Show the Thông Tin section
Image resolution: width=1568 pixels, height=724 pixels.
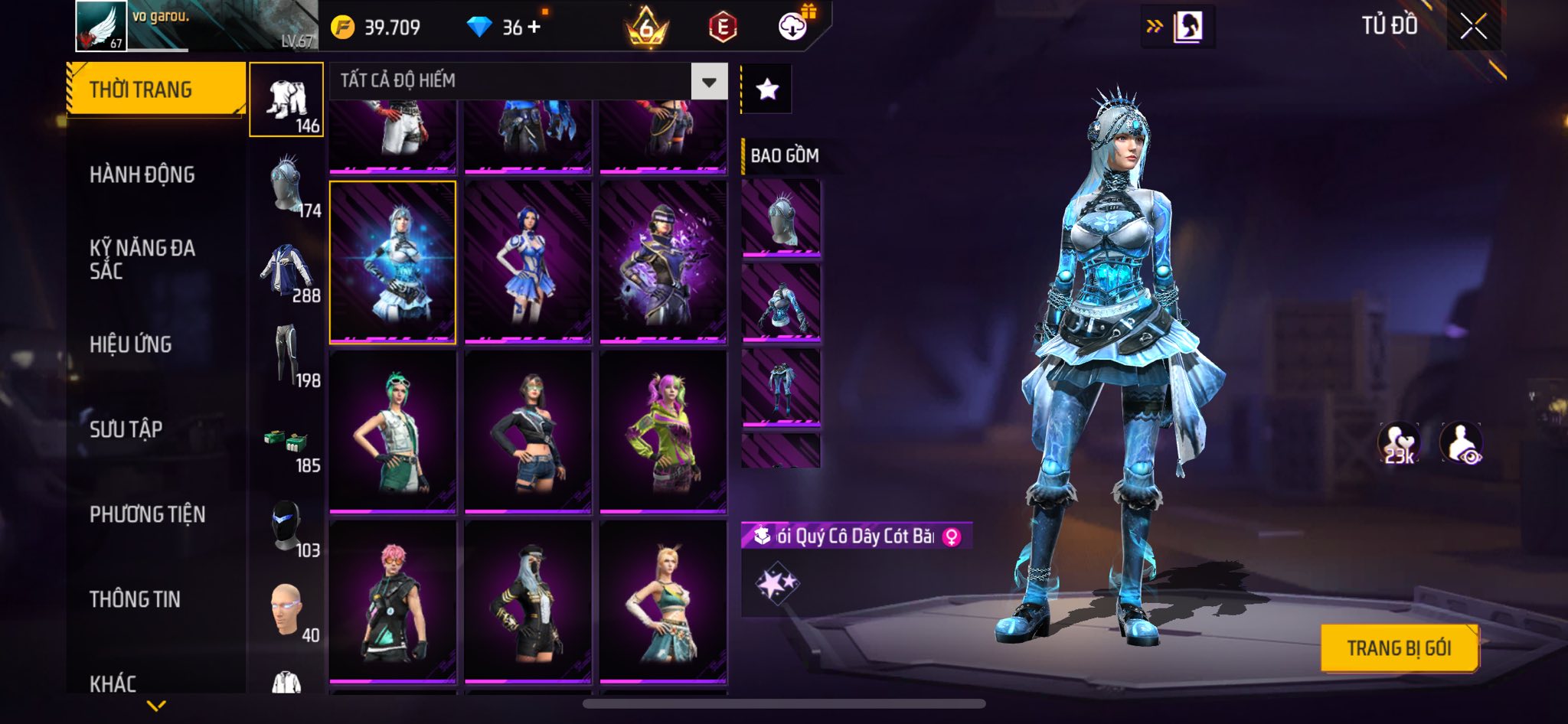(136, 599)
